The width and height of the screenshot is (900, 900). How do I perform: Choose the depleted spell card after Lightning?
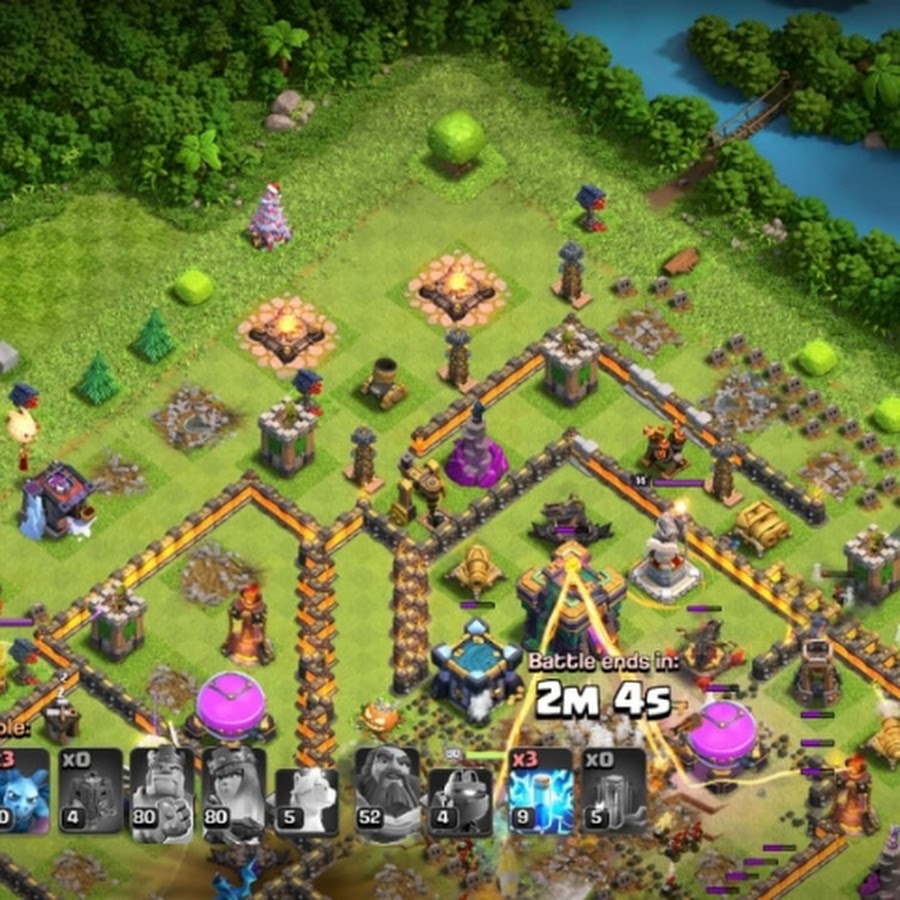point(614,790)
